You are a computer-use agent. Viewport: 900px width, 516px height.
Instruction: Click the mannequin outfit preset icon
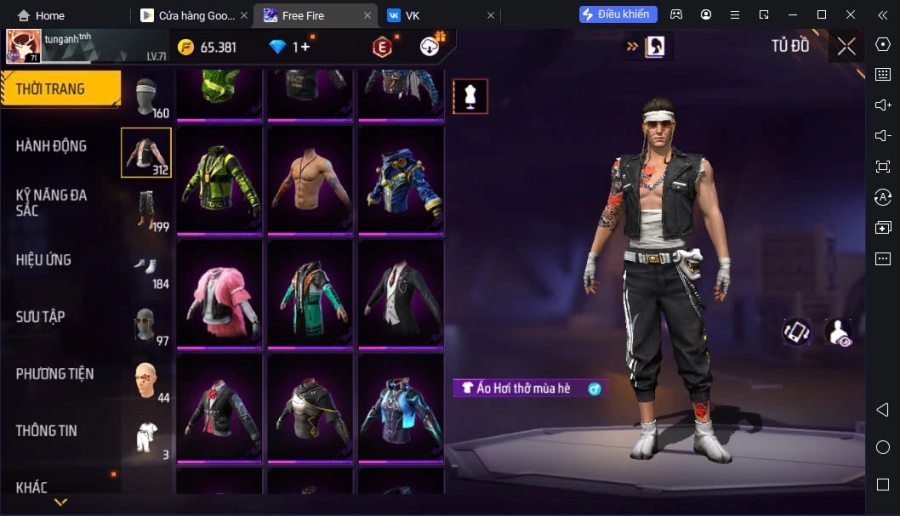click(470, 96)
